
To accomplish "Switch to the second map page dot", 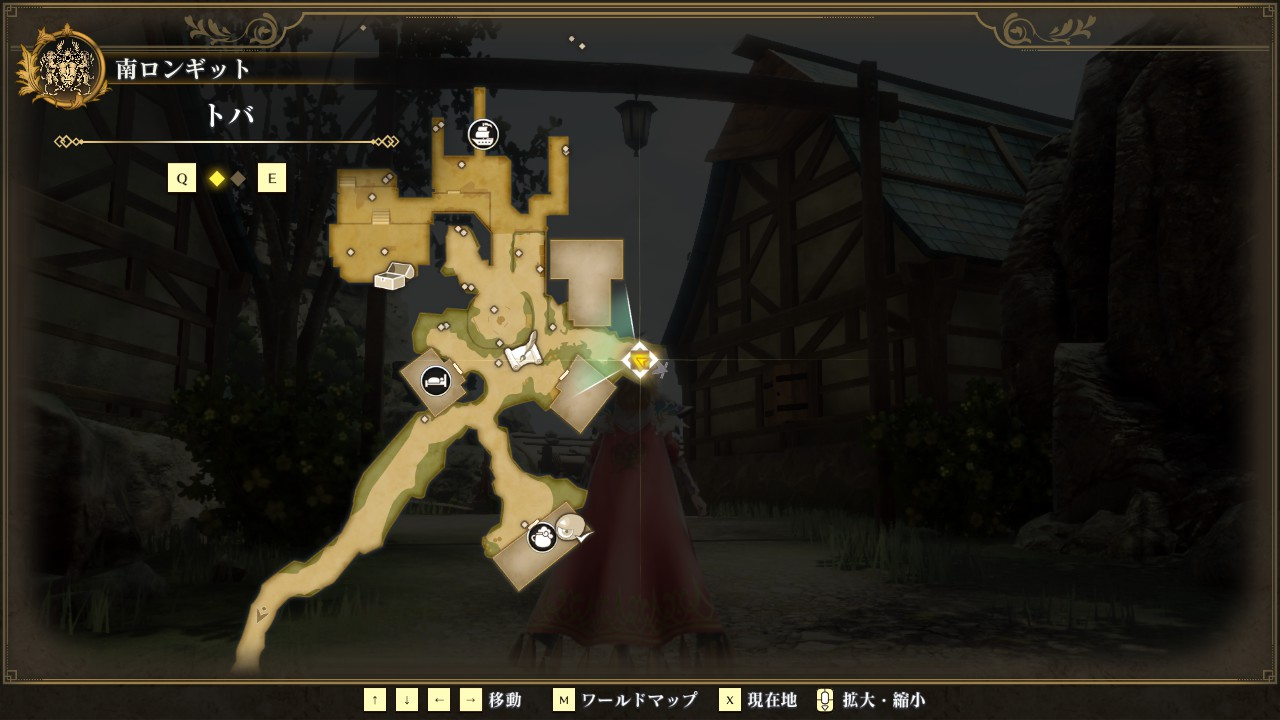I will coord(238,179).
